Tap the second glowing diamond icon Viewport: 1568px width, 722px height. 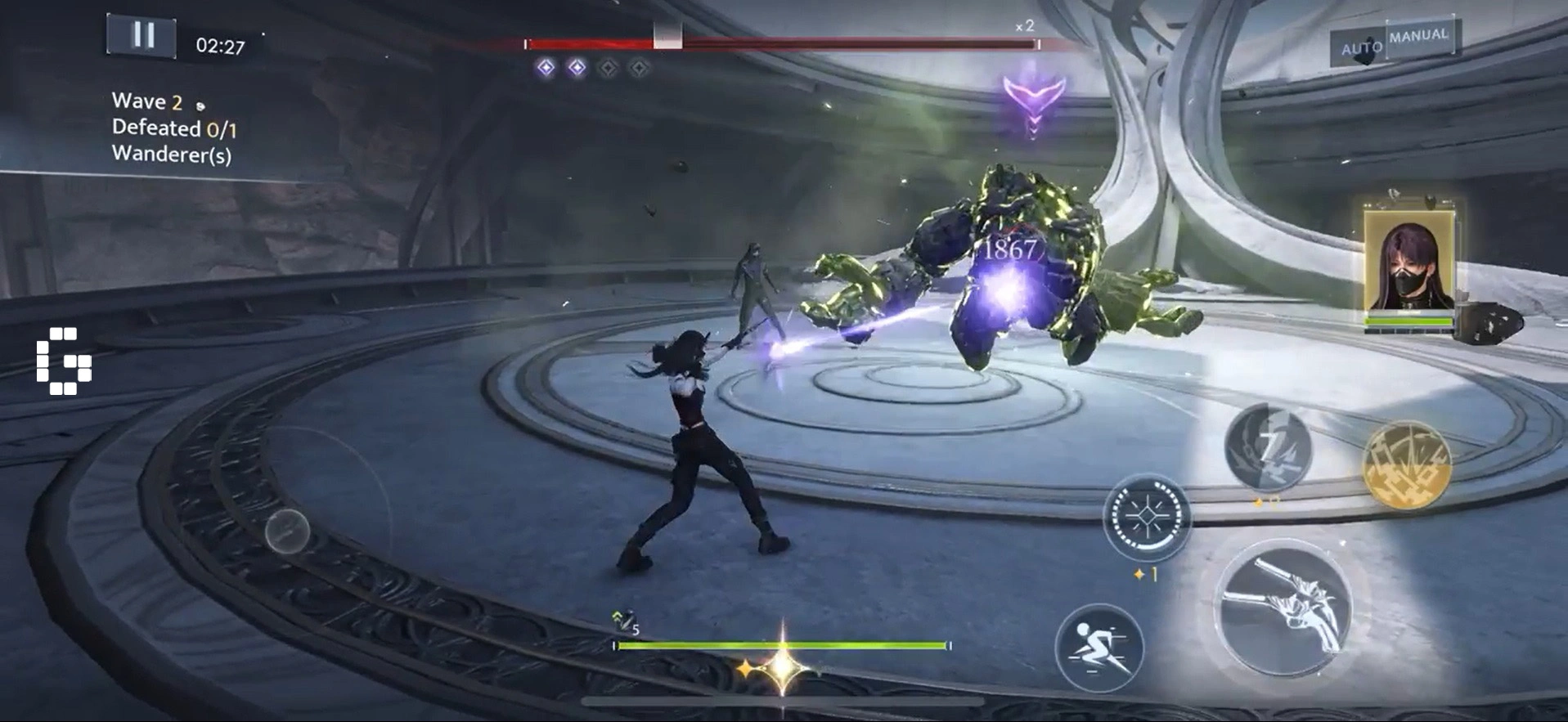(578, 68)
